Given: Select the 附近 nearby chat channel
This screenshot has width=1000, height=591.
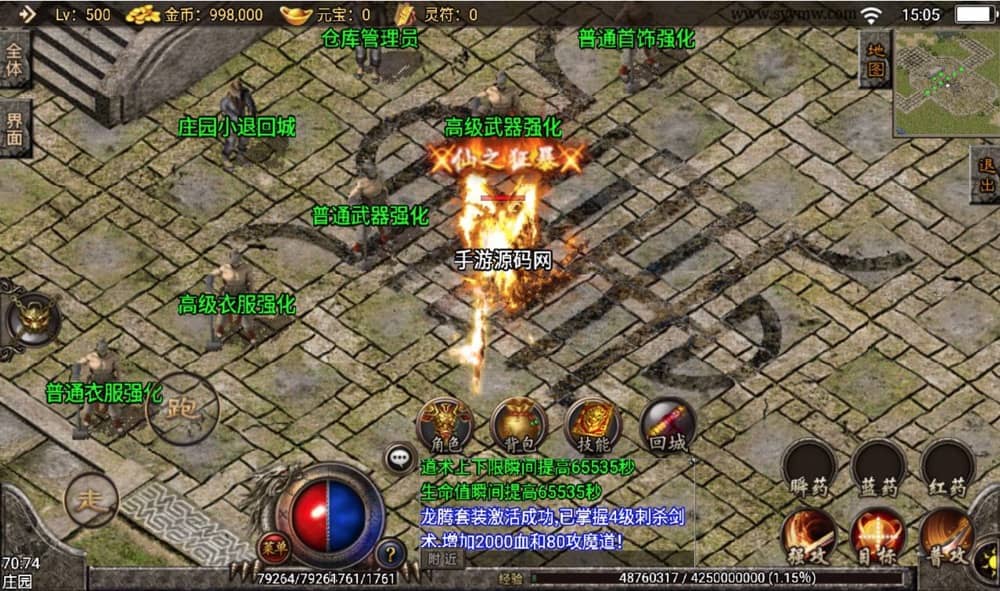Looking at the screenshot, I should 443,559.
